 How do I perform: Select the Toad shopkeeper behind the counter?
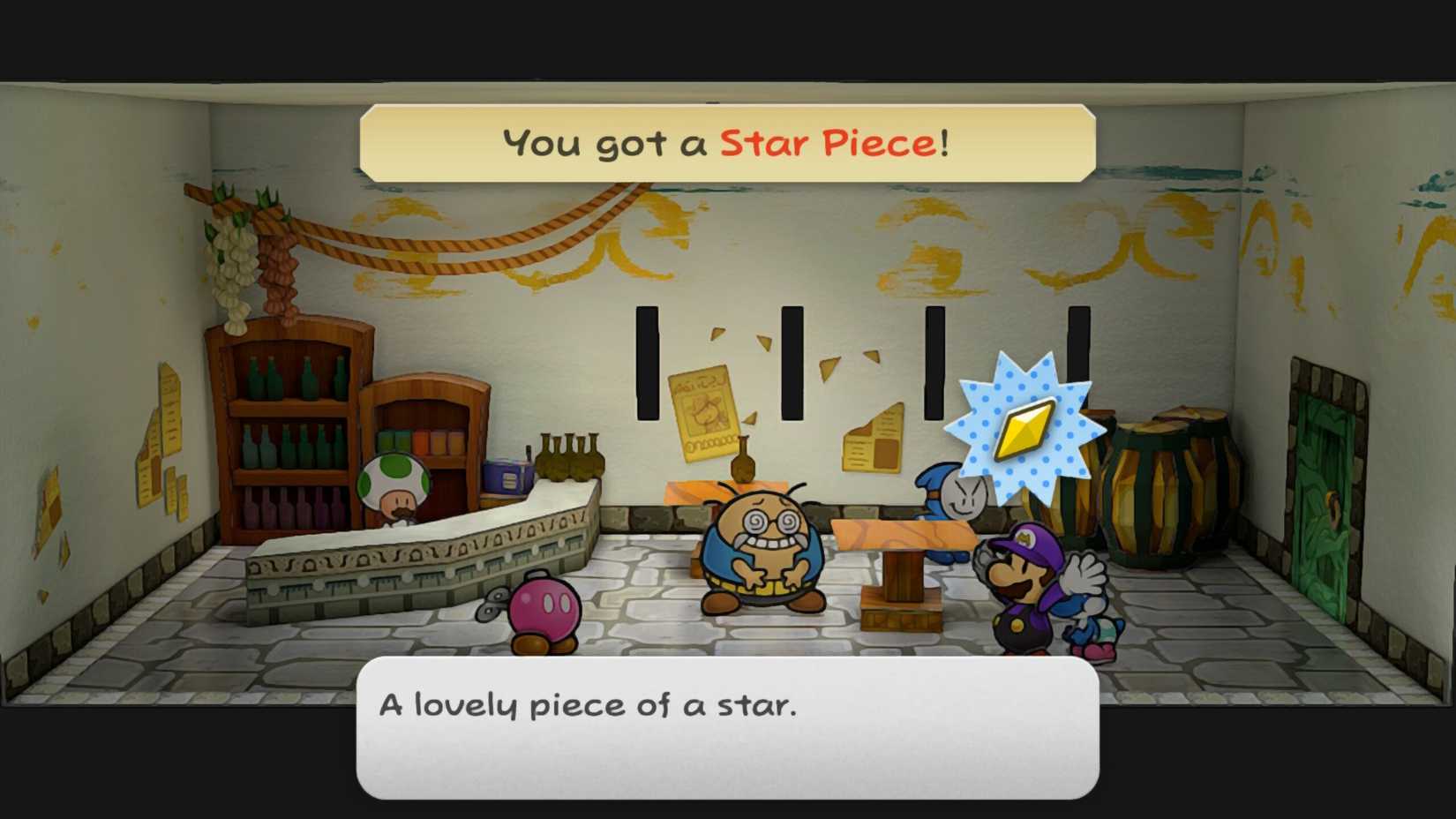[394, 485]
